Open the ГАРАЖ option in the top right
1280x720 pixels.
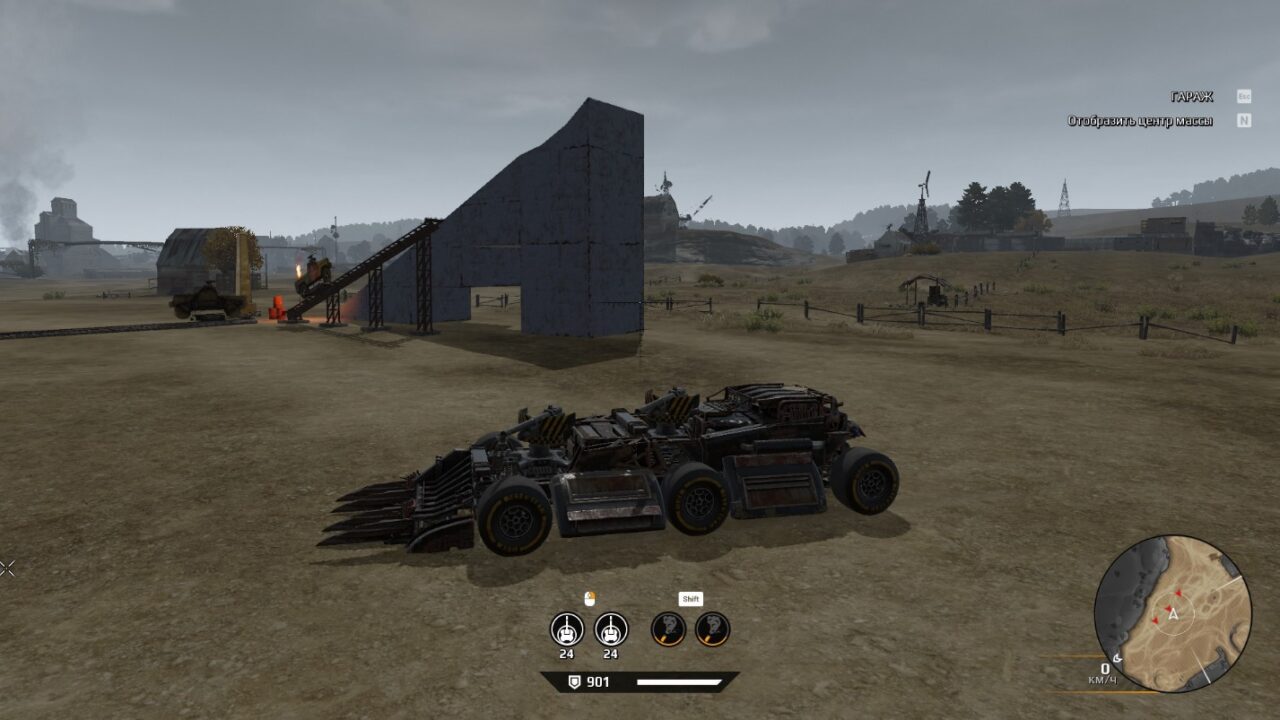pyautogui.click(x=1190, y=97)
